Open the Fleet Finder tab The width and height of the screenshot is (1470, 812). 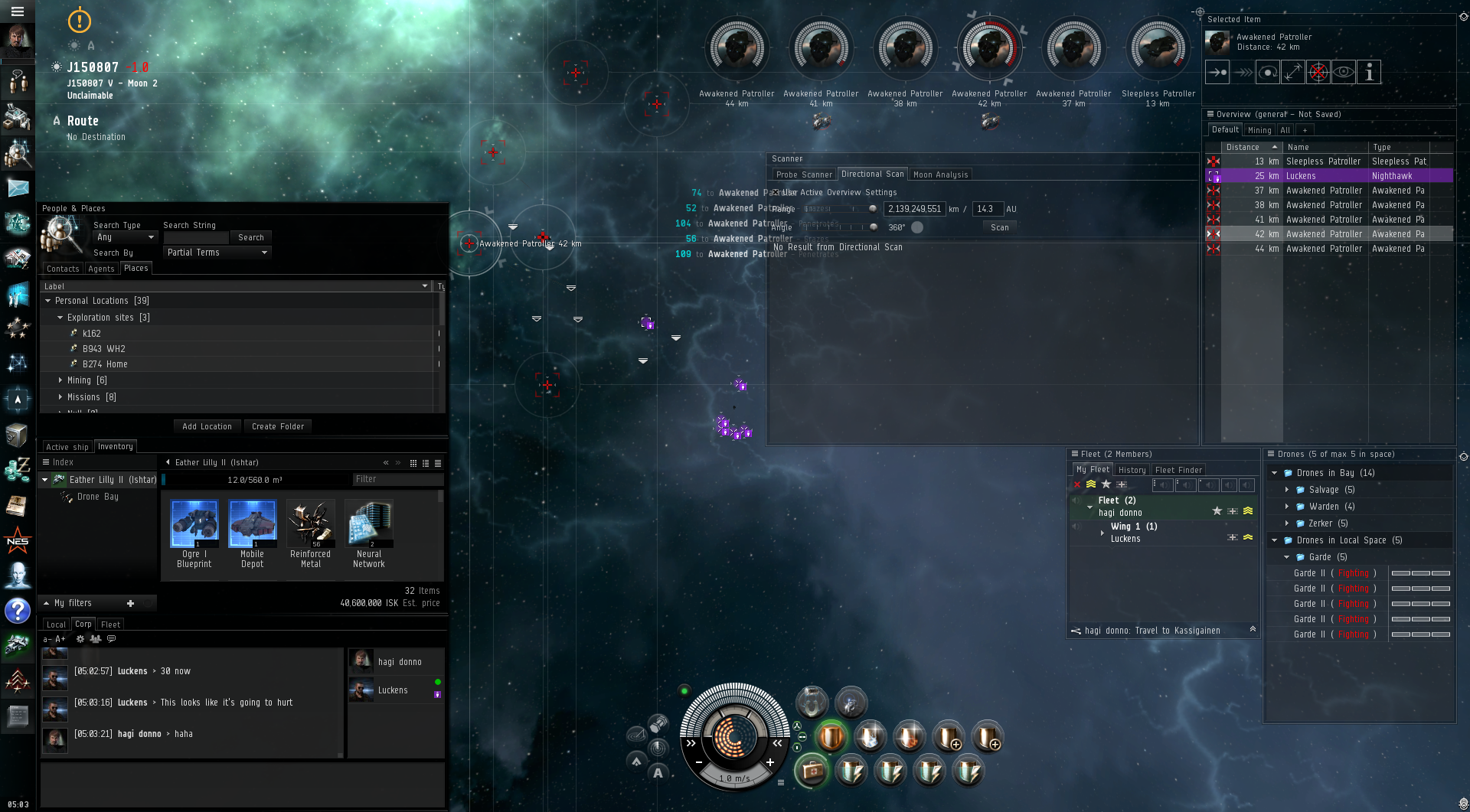(x=1178, y=470)
